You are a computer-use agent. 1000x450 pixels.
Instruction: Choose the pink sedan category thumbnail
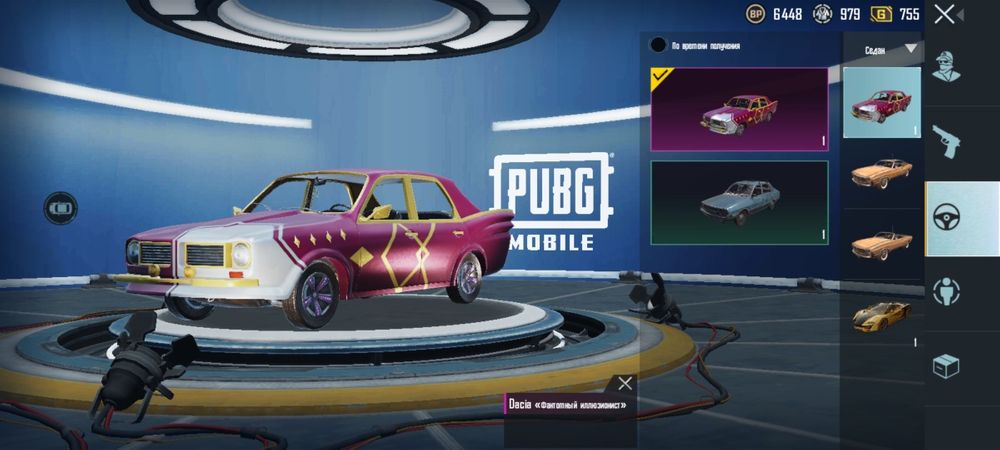[881, 102]
